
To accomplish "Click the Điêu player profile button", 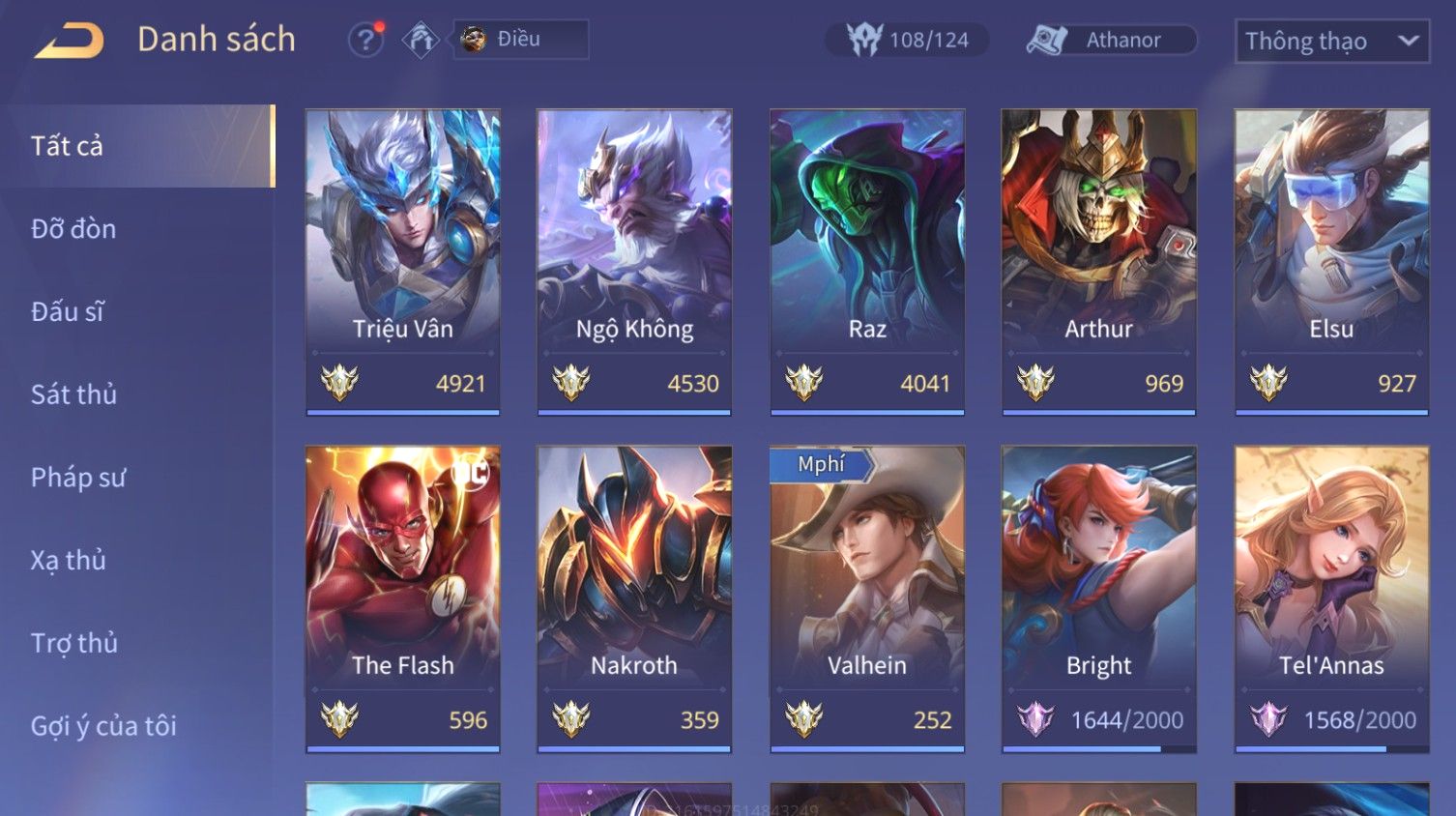I will pos(520,40).
